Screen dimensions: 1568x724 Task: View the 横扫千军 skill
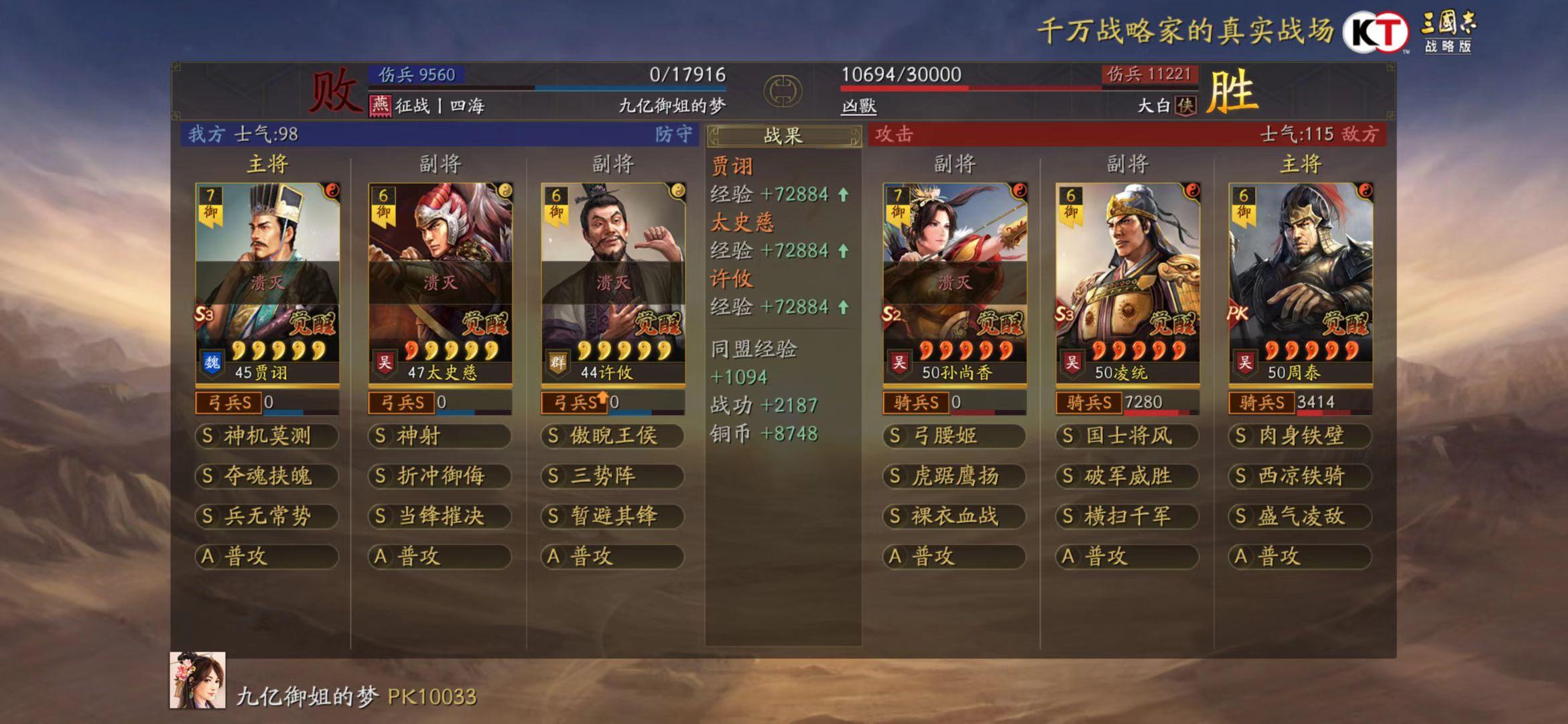[x=1127, y=517]
